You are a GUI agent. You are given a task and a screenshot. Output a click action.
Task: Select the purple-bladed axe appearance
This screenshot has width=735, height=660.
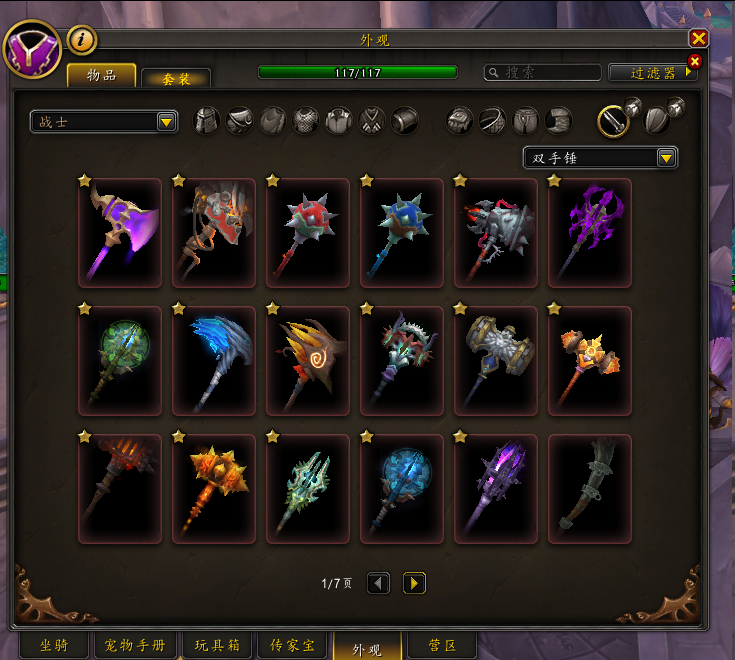click(x=120, y=233)
